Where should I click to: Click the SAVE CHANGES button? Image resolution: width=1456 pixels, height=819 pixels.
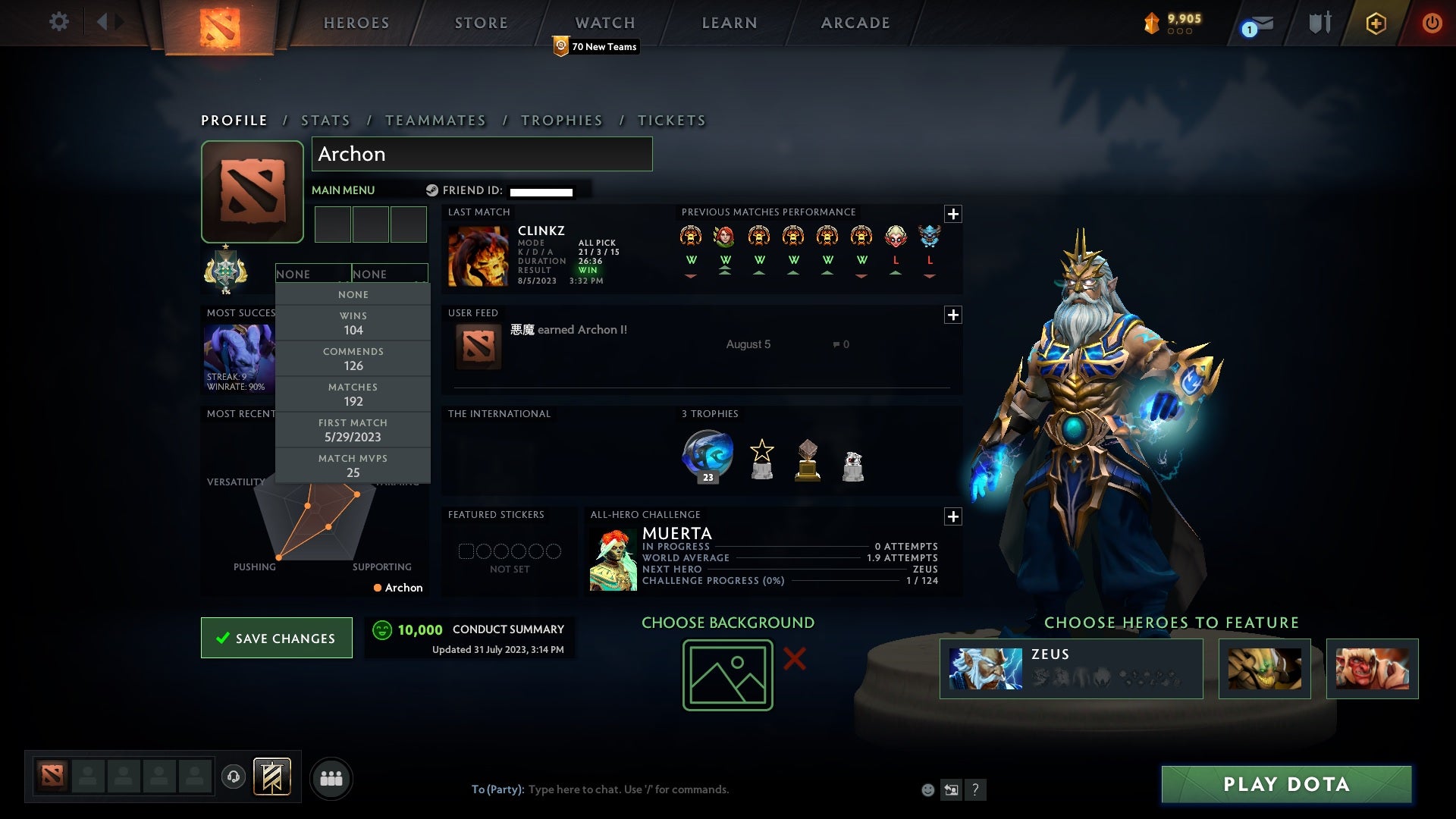pyautogui.click(x=276, y=638)
